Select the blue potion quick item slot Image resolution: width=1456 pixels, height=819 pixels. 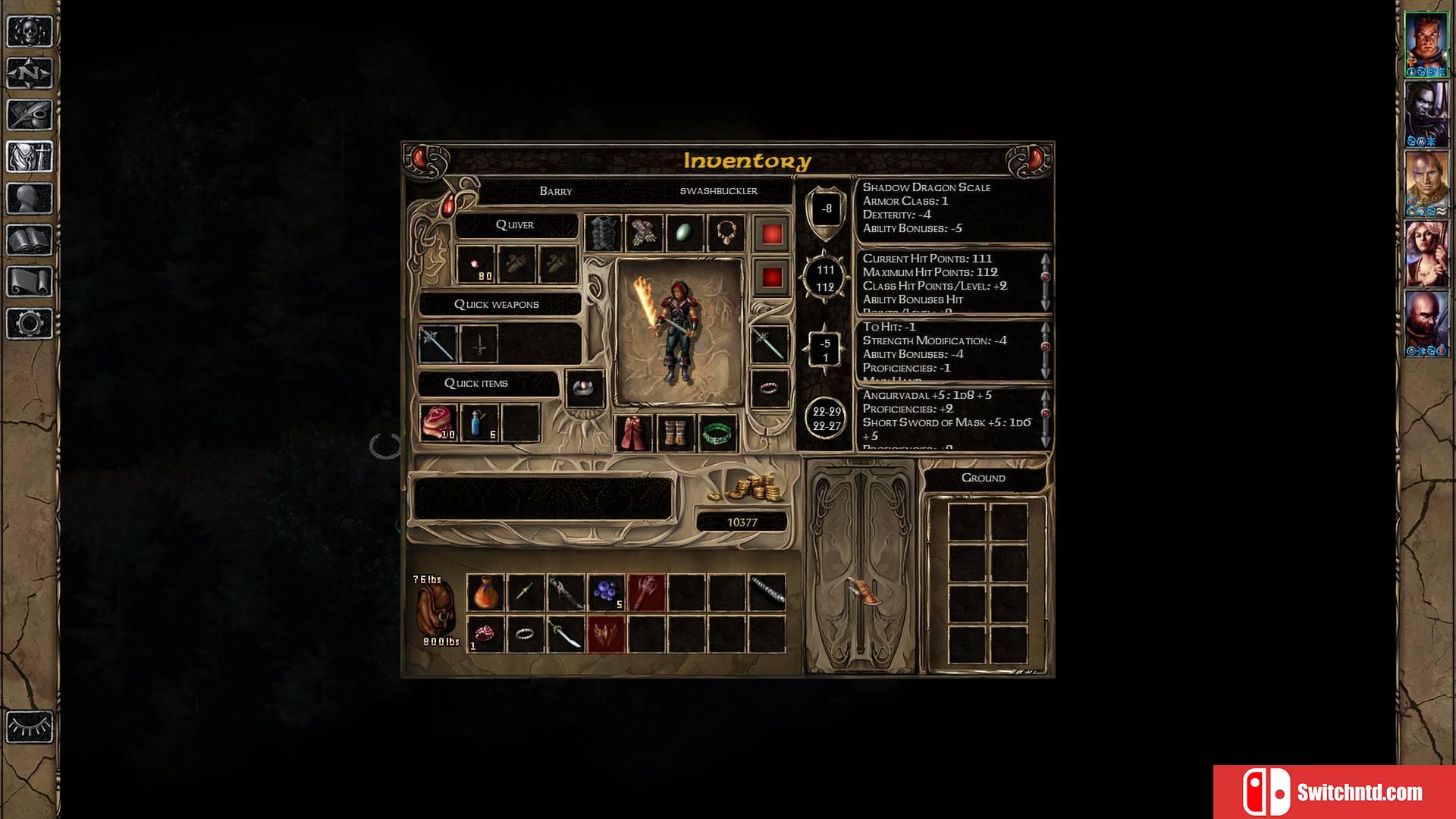pos(480,423)
